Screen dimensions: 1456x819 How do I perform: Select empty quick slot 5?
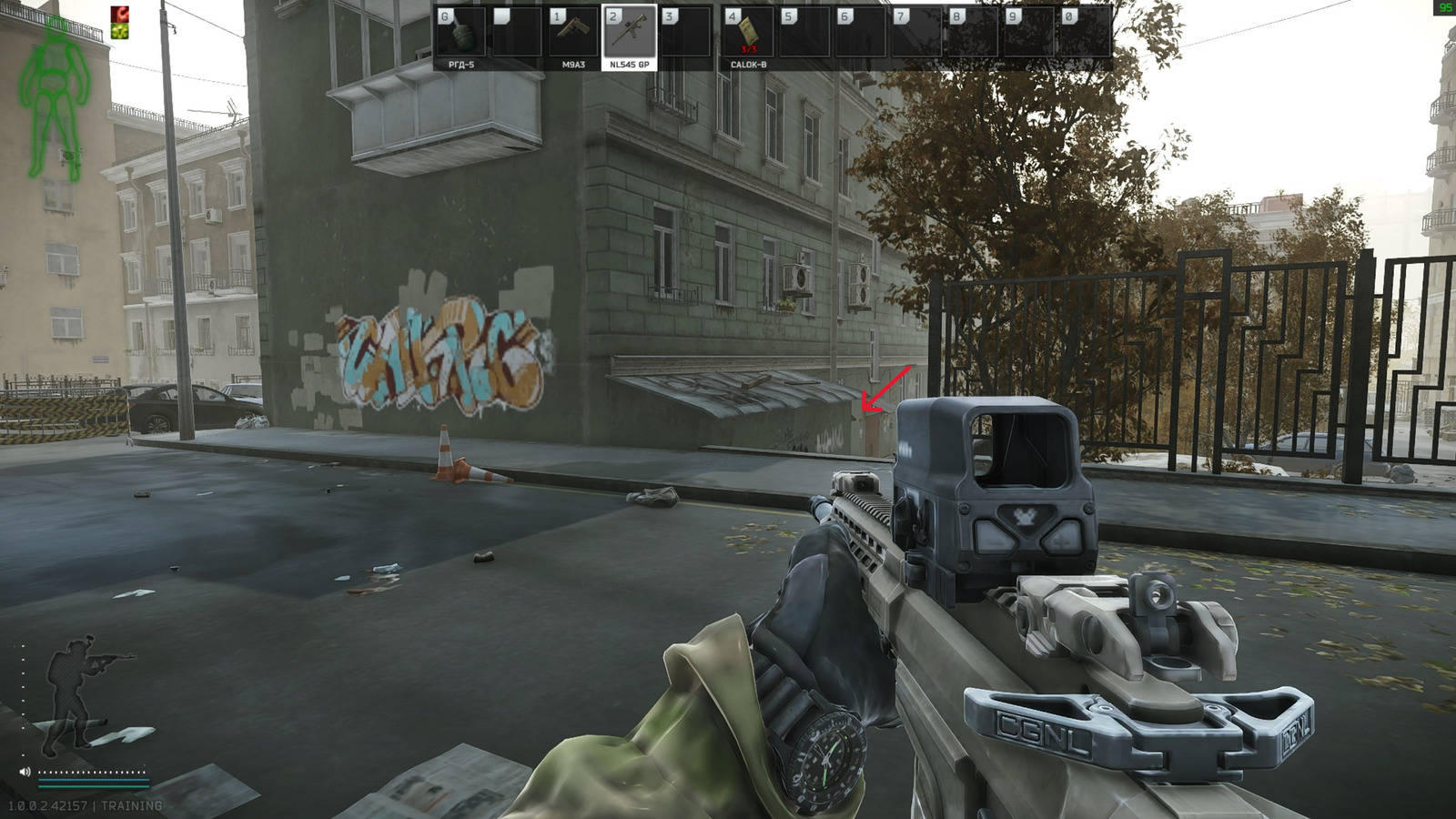(806, 30)
